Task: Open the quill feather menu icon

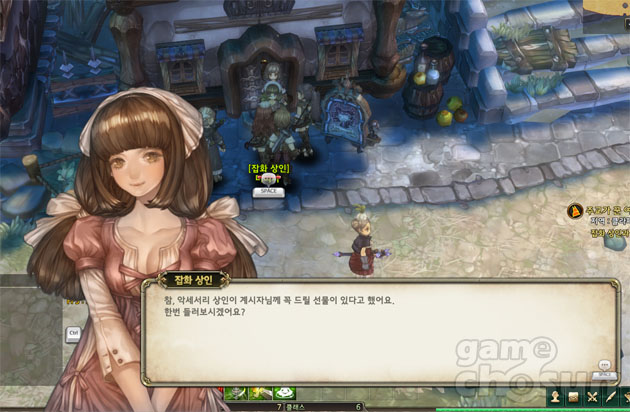Action: click(x=610, y=396)
